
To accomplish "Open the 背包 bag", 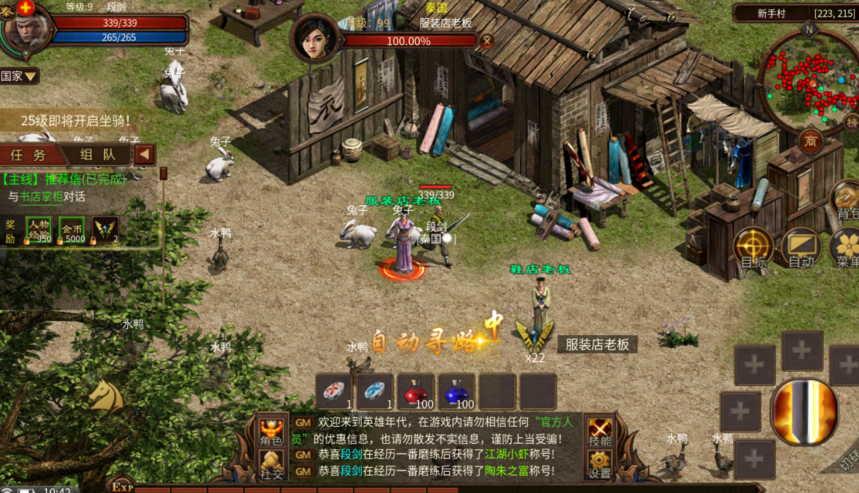I will [x=846, y=200].
